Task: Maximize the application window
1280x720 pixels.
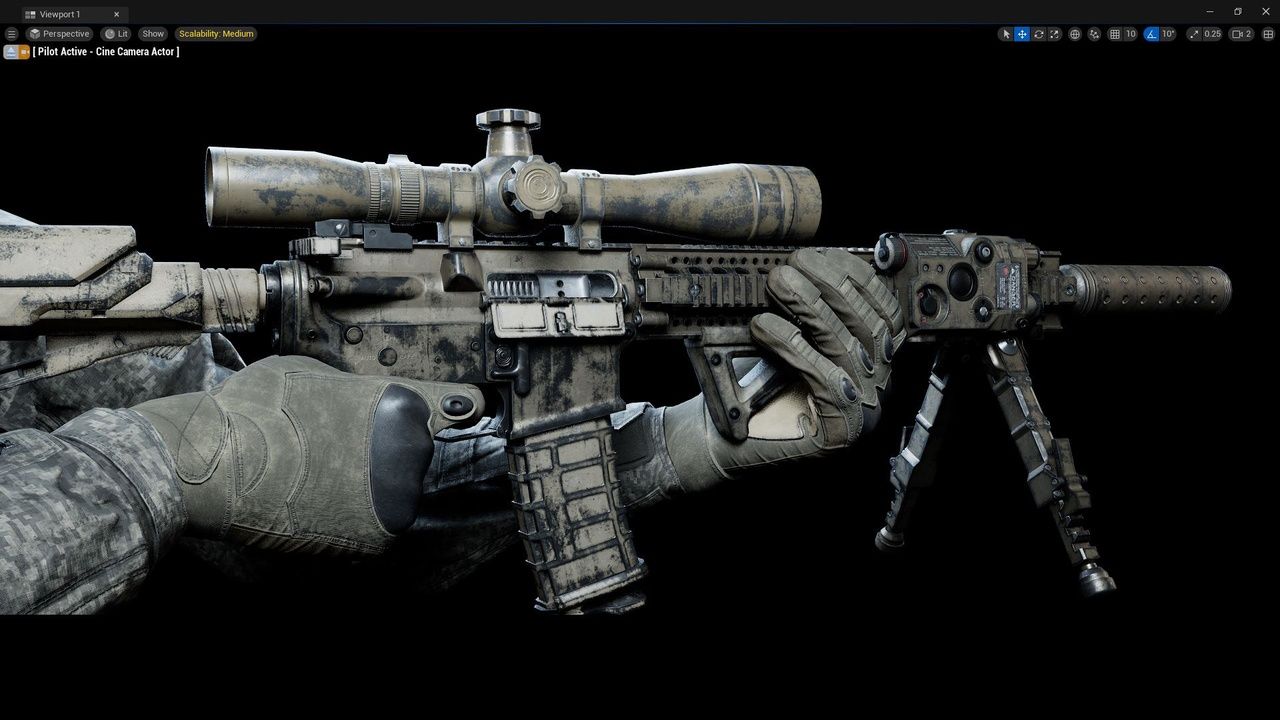Action: pyautogui.click(x=1237, y=12)
